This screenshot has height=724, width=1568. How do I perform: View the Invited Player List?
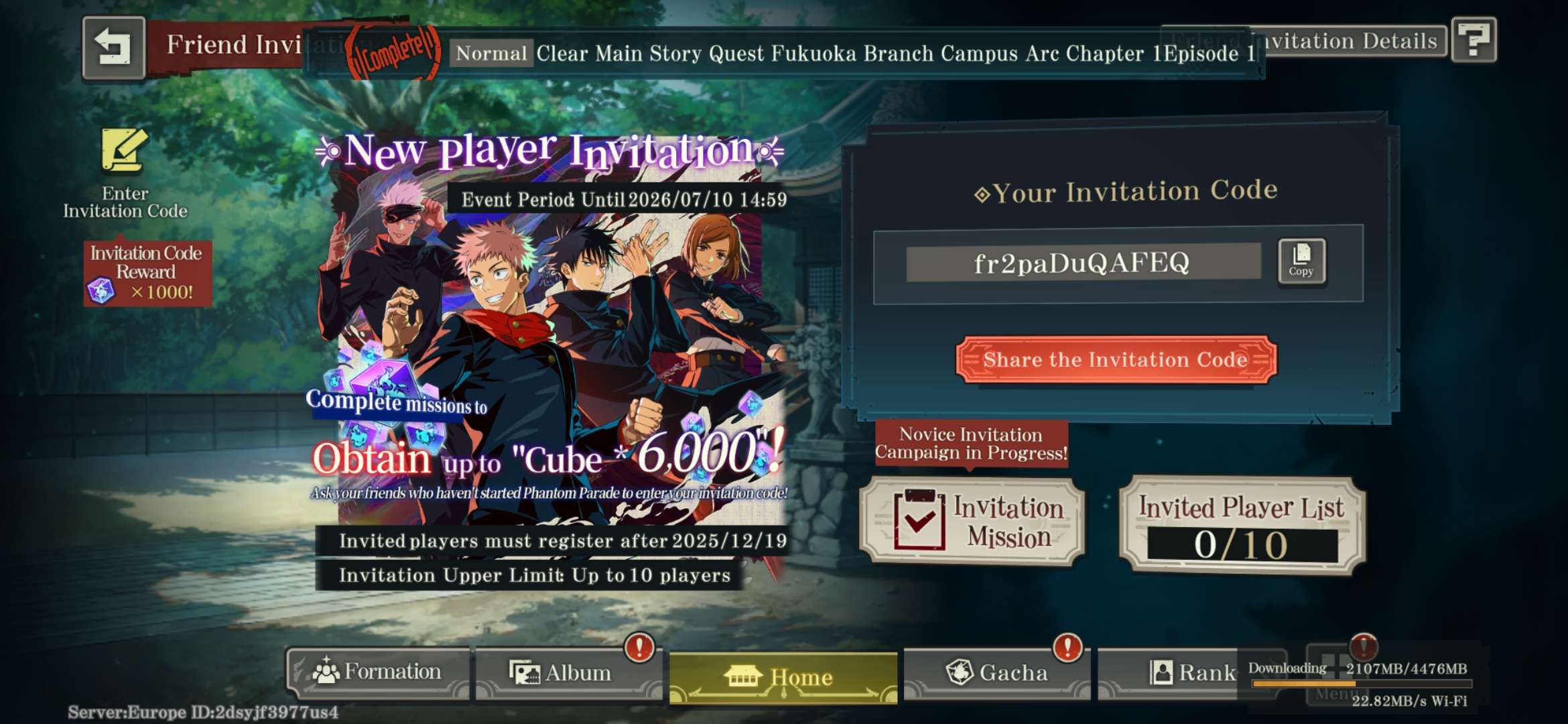(1242, 526)
